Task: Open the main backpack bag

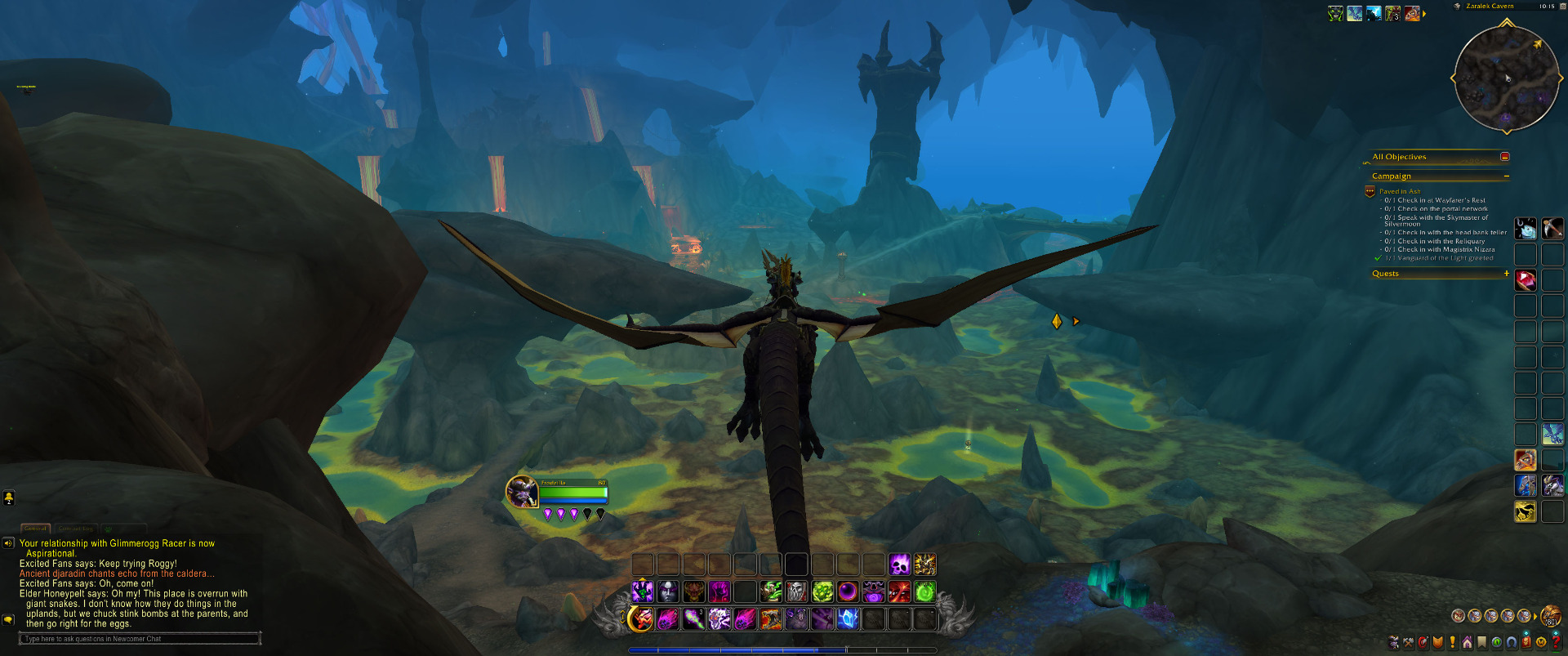Action: (1550, 615)
